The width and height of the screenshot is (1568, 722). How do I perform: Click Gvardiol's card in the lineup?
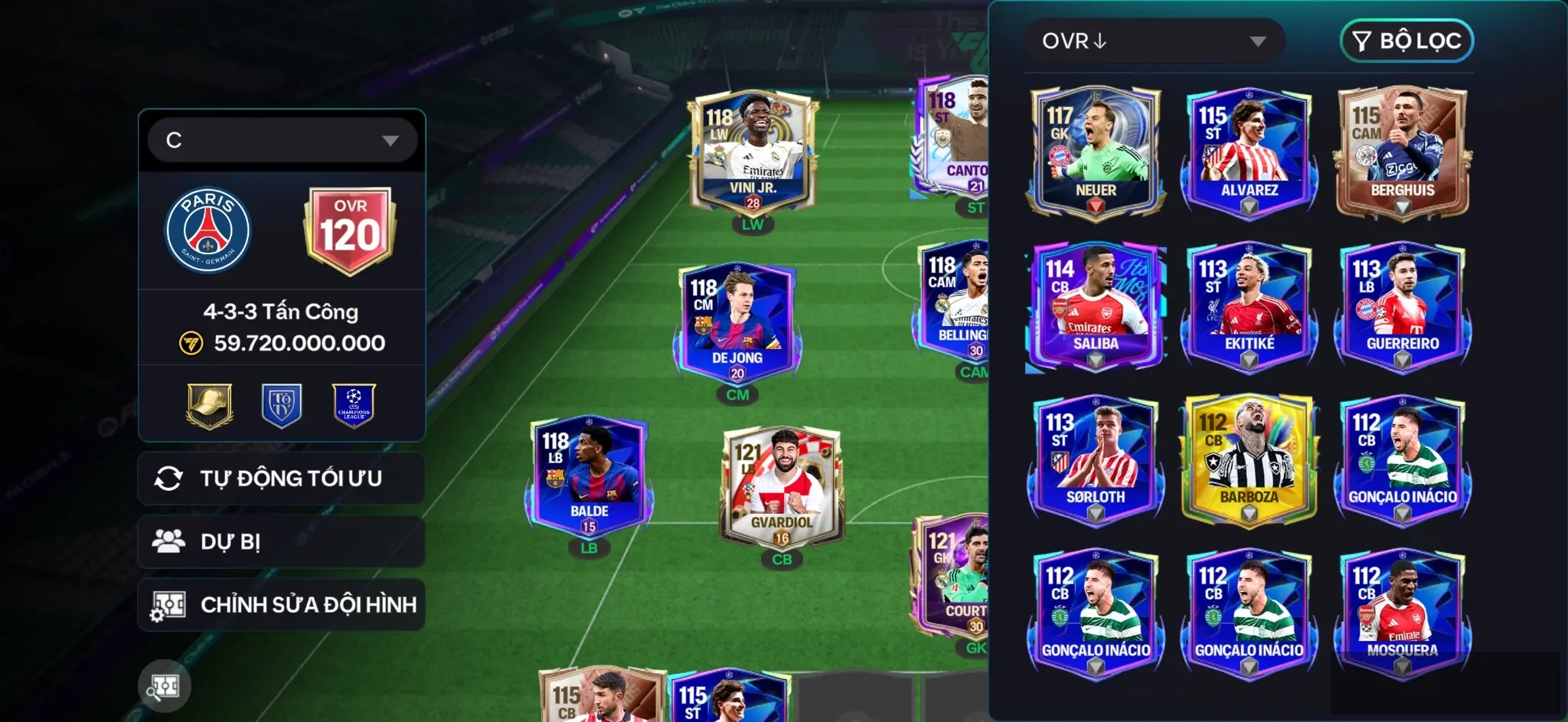782,487
